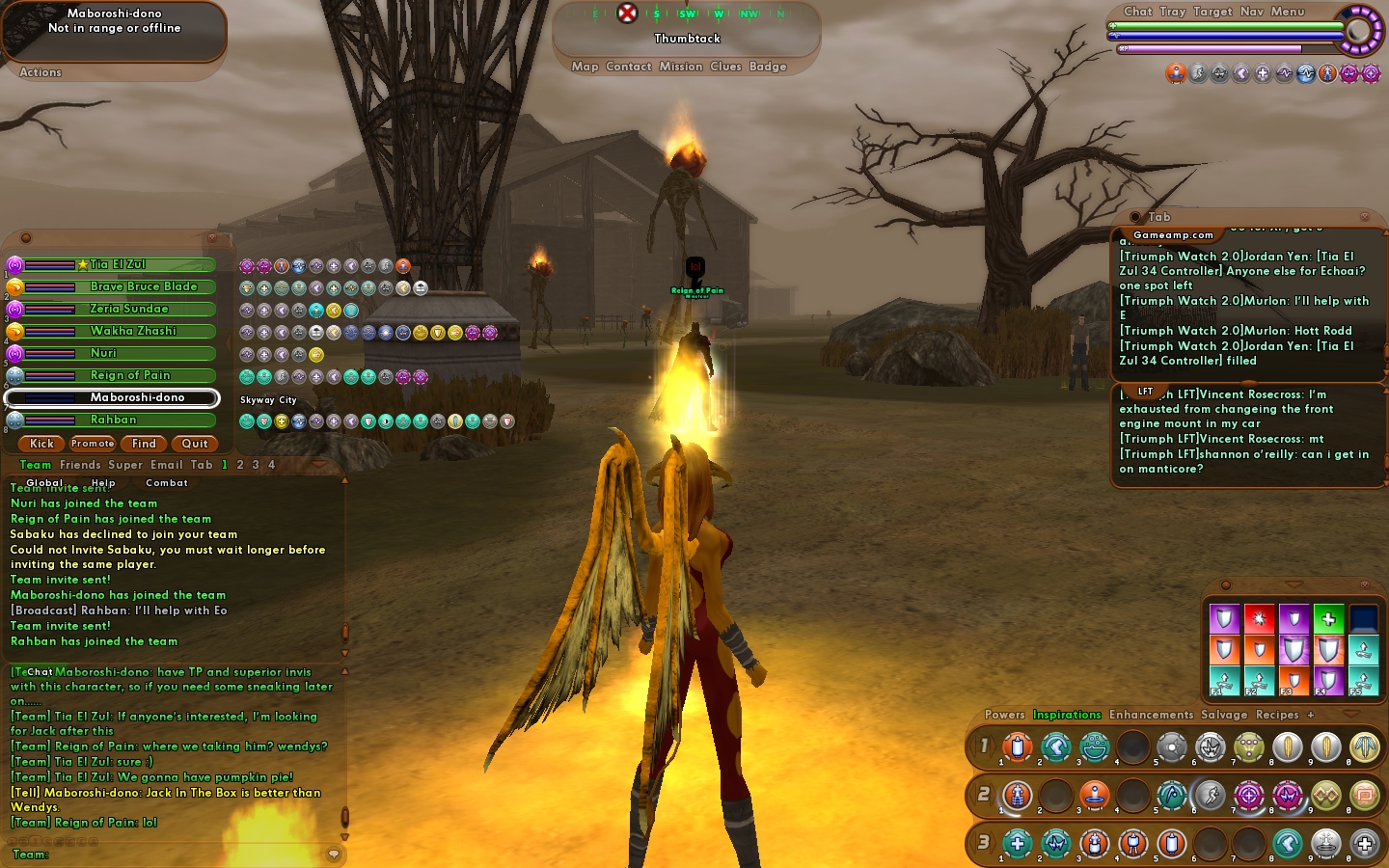1389x868 pixels.
Task: Show the Clues window
Action: tap(725, 67)
